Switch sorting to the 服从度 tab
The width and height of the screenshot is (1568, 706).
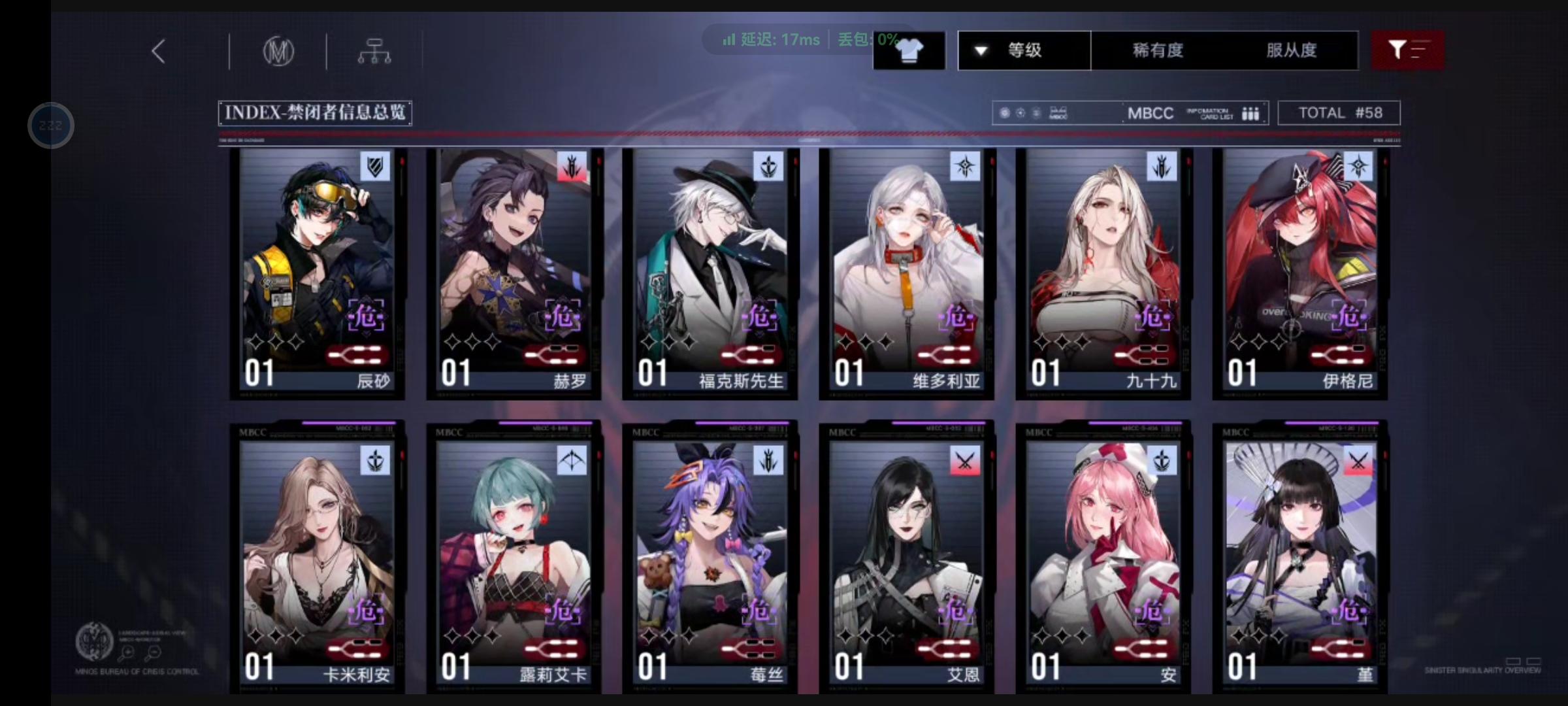coord(1292,50)
